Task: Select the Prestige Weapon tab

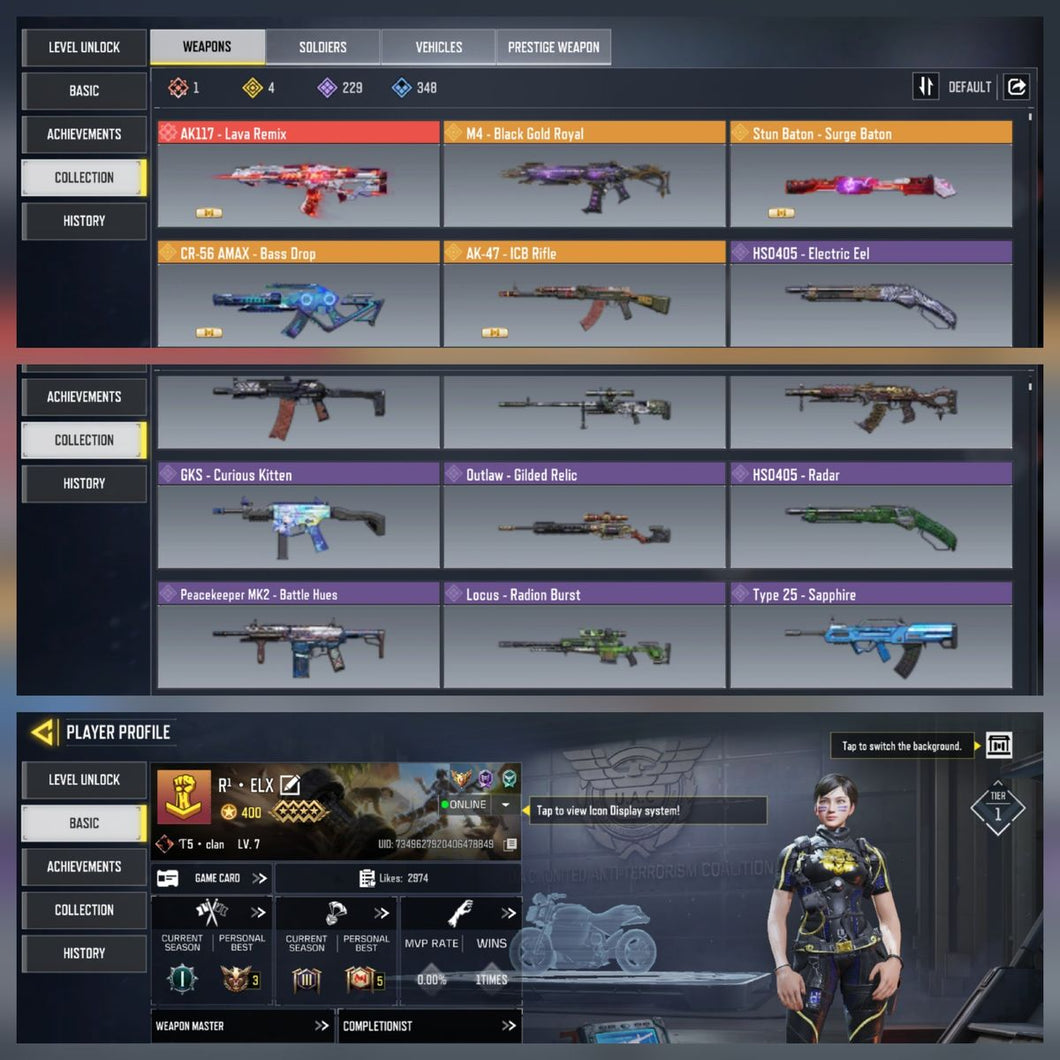Action: [553, 47]
